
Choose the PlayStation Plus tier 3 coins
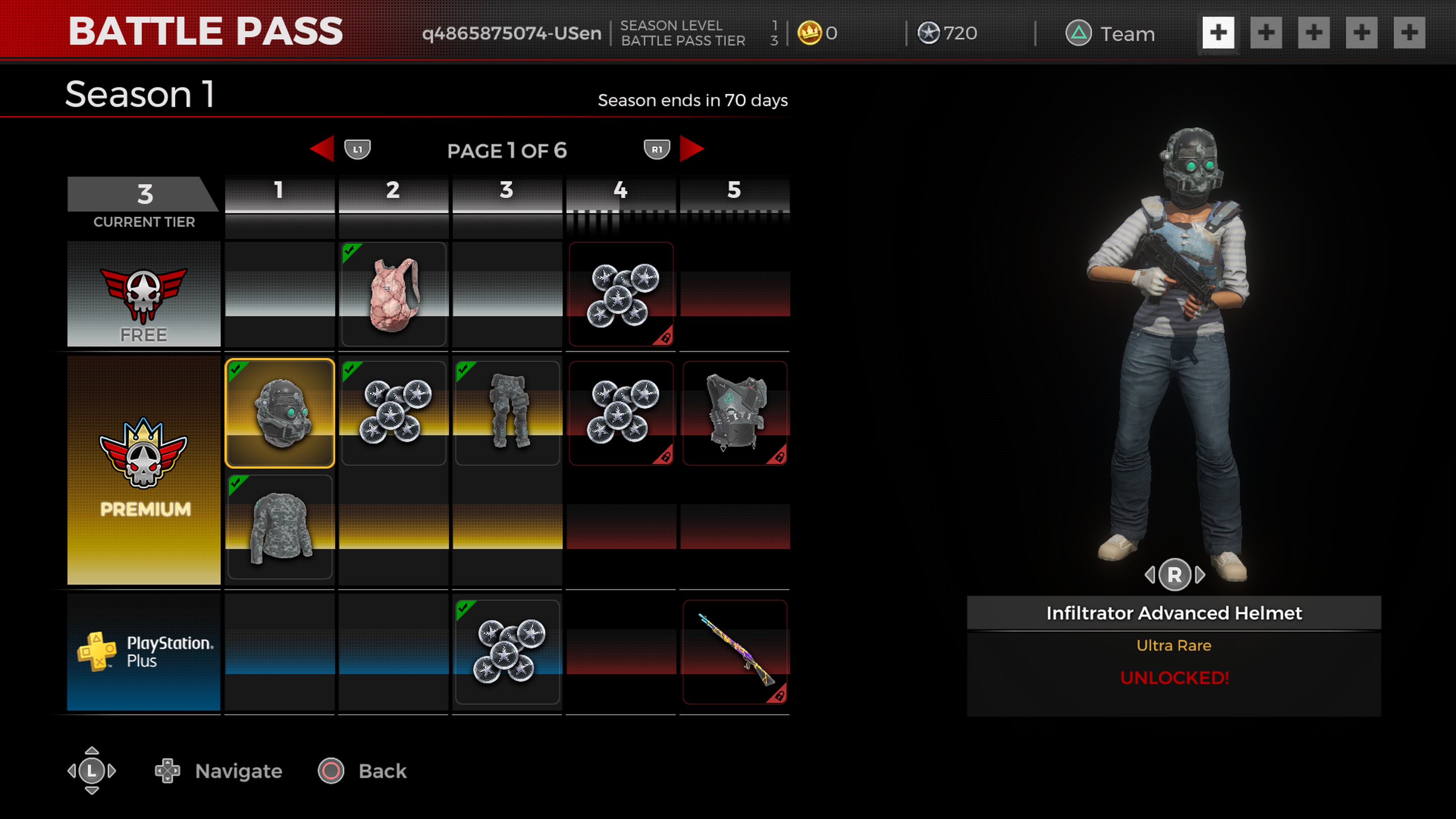click(507, 652)
